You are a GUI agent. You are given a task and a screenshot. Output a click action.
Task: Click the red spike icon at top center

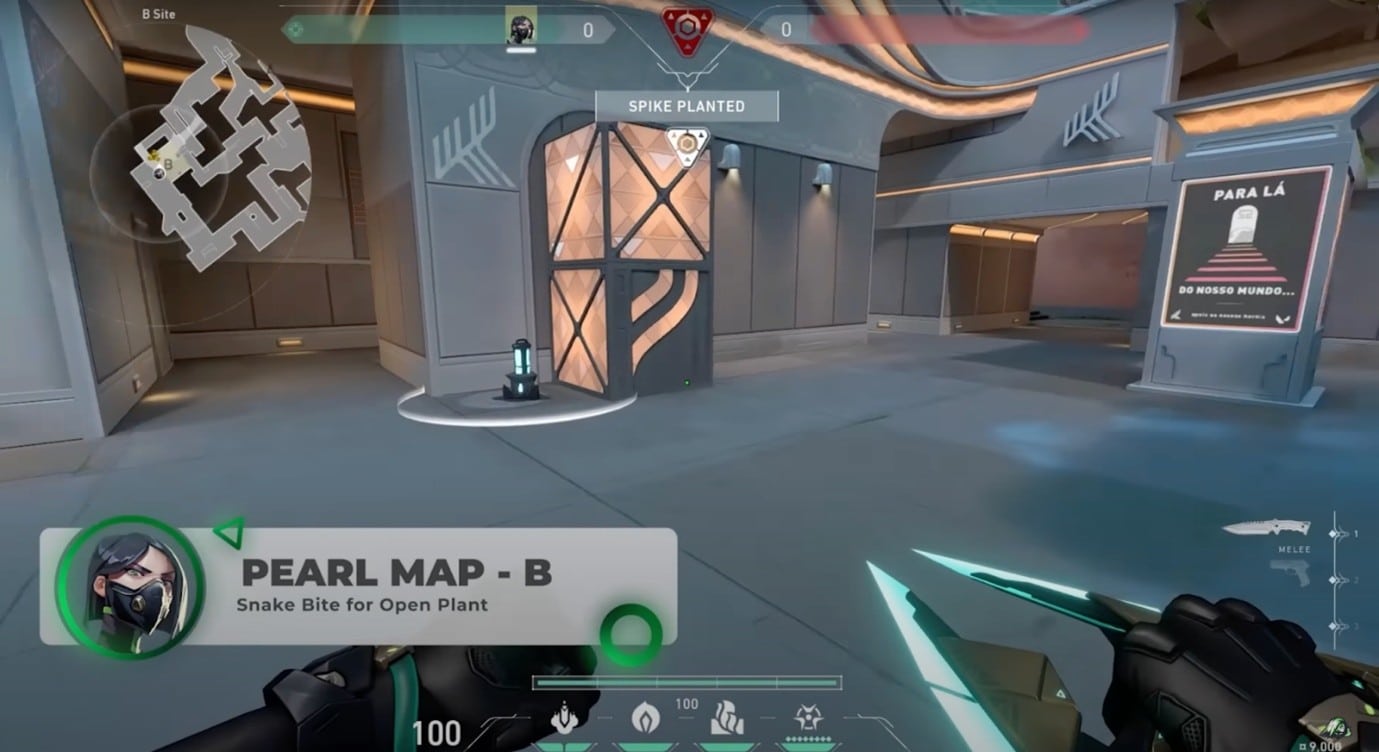687,28
